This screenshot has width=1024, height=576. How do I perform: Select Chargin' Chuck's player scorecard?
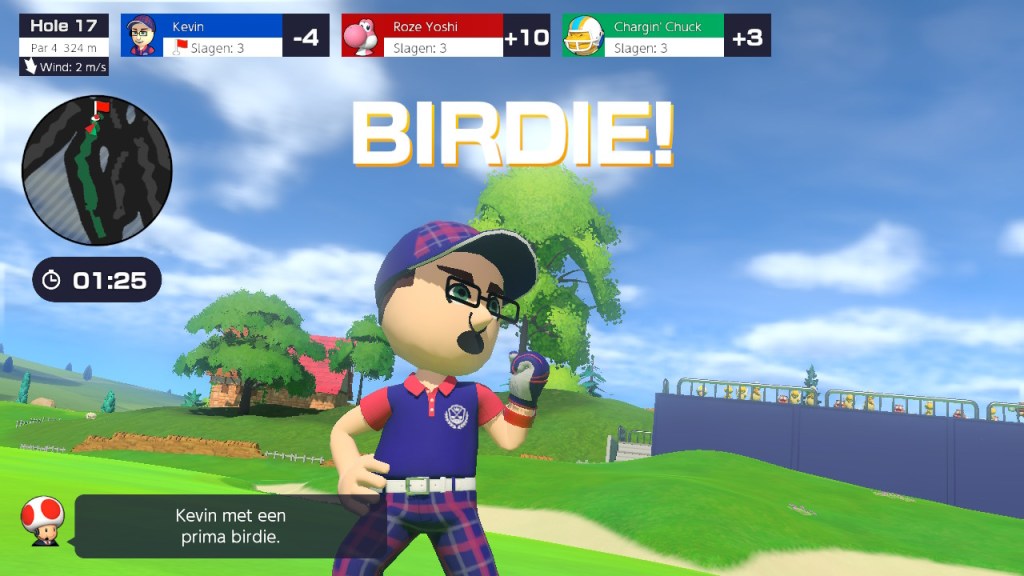tap(665, 36)
